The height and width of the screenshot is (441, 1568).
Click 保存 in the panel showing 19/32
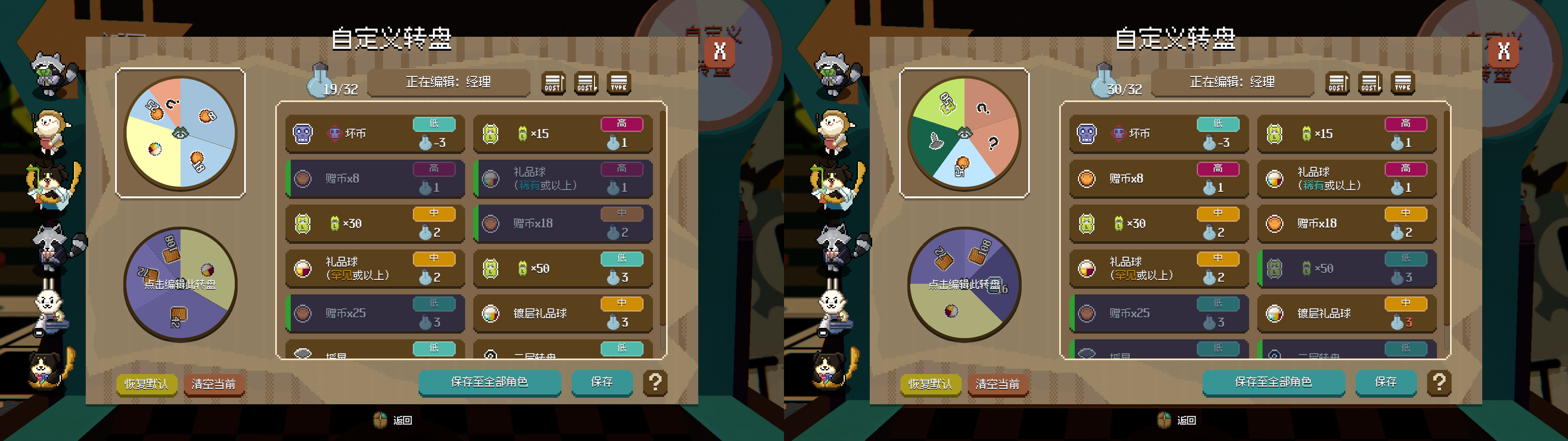pyautogui.click(x=601, y=382)
